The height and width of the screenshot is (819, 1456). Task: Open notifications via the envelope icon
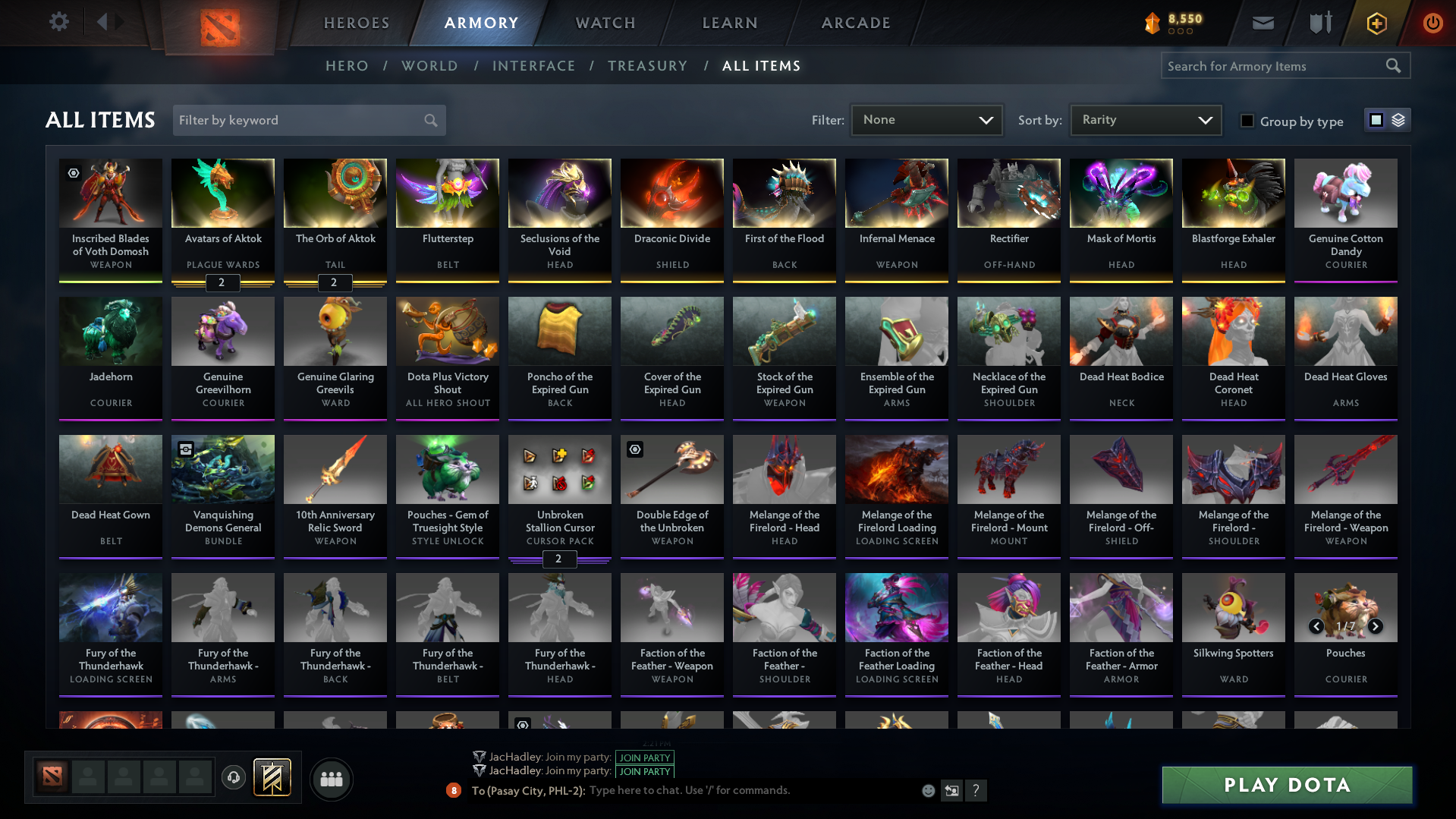[x=1262, y=23]
